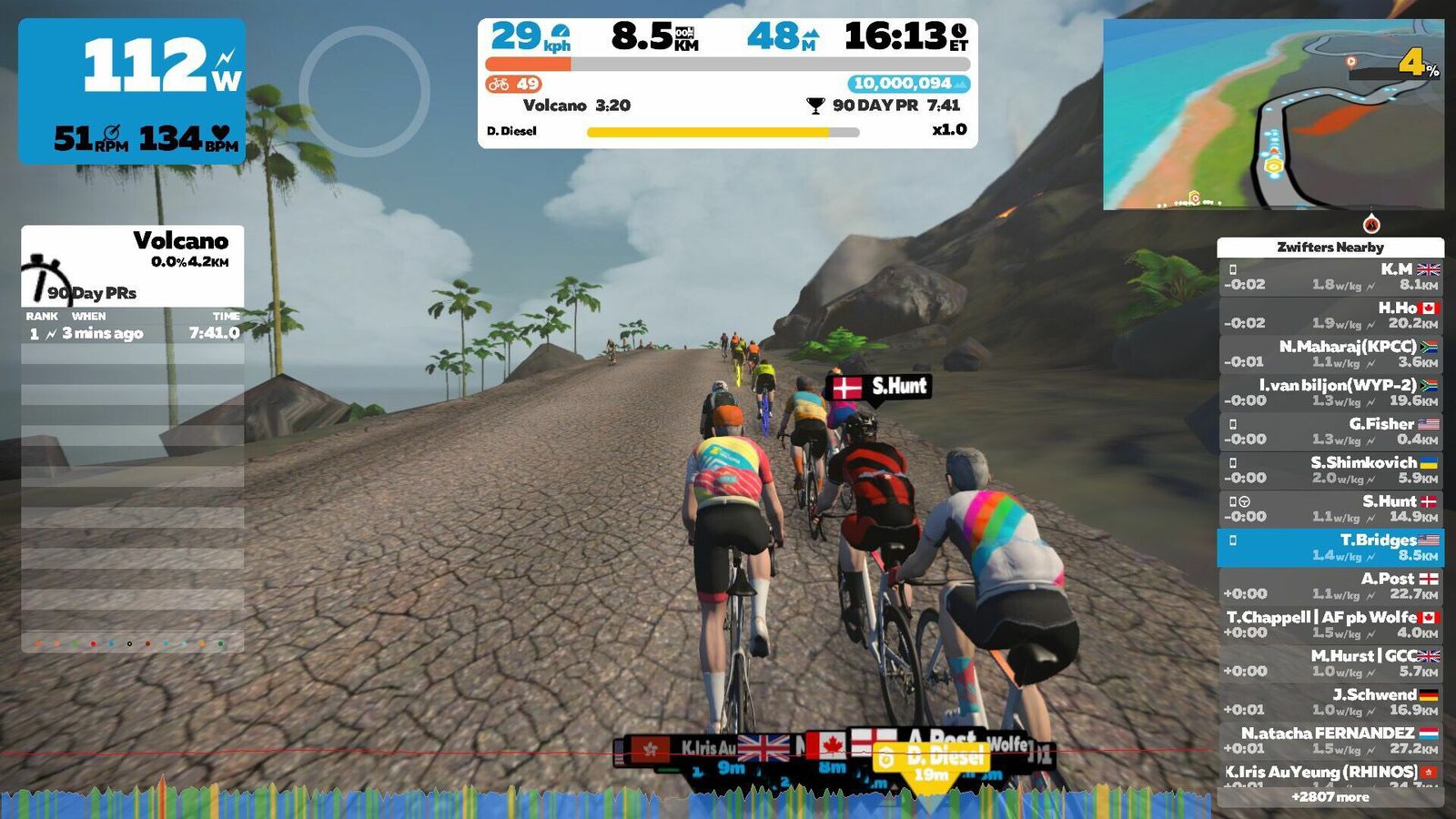Select N.atacha FERNANDEZ rider row
This screenshot has width=1456, height=819.
(1330, 741)
